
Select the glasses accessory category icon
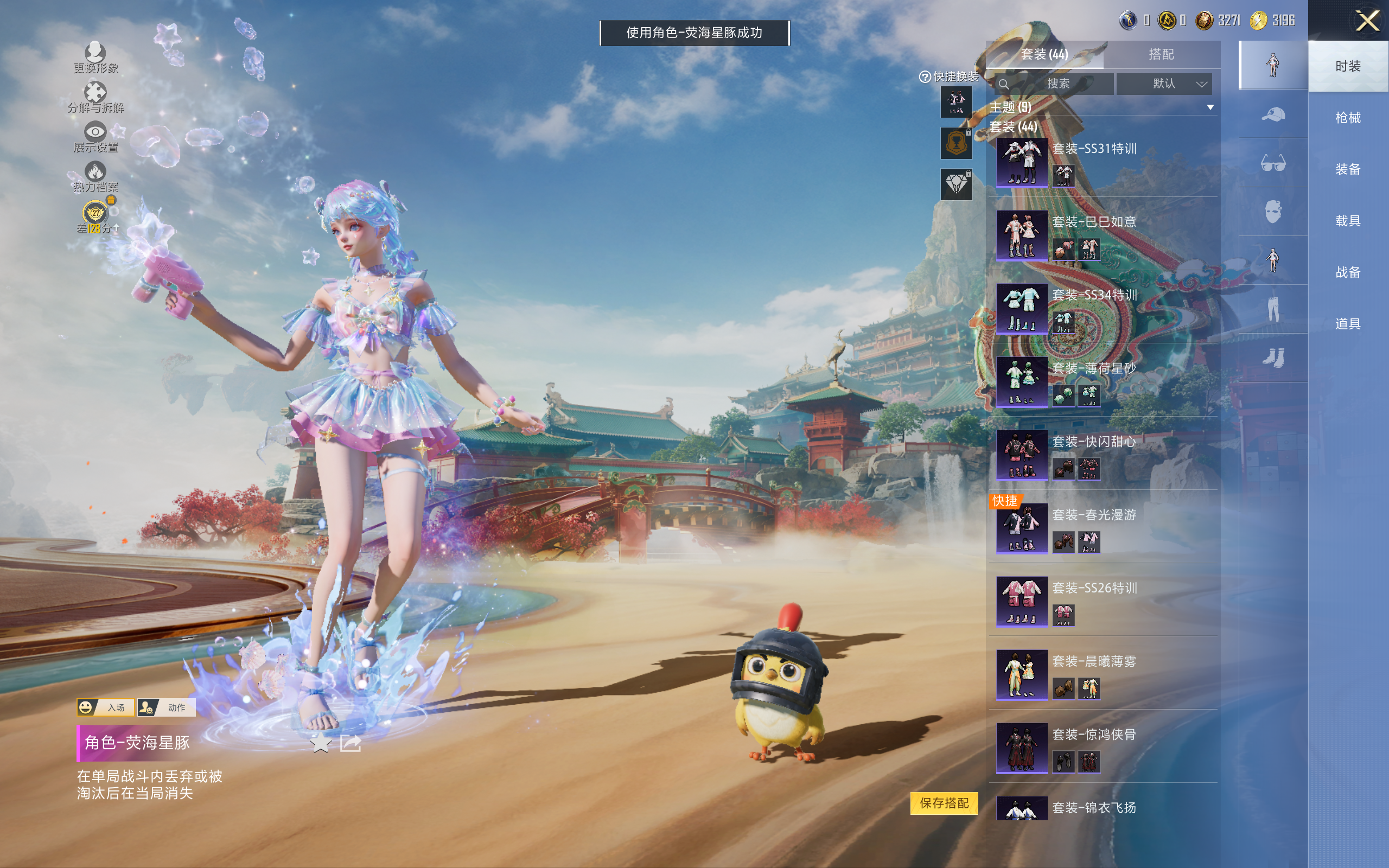pos(1272,164)
